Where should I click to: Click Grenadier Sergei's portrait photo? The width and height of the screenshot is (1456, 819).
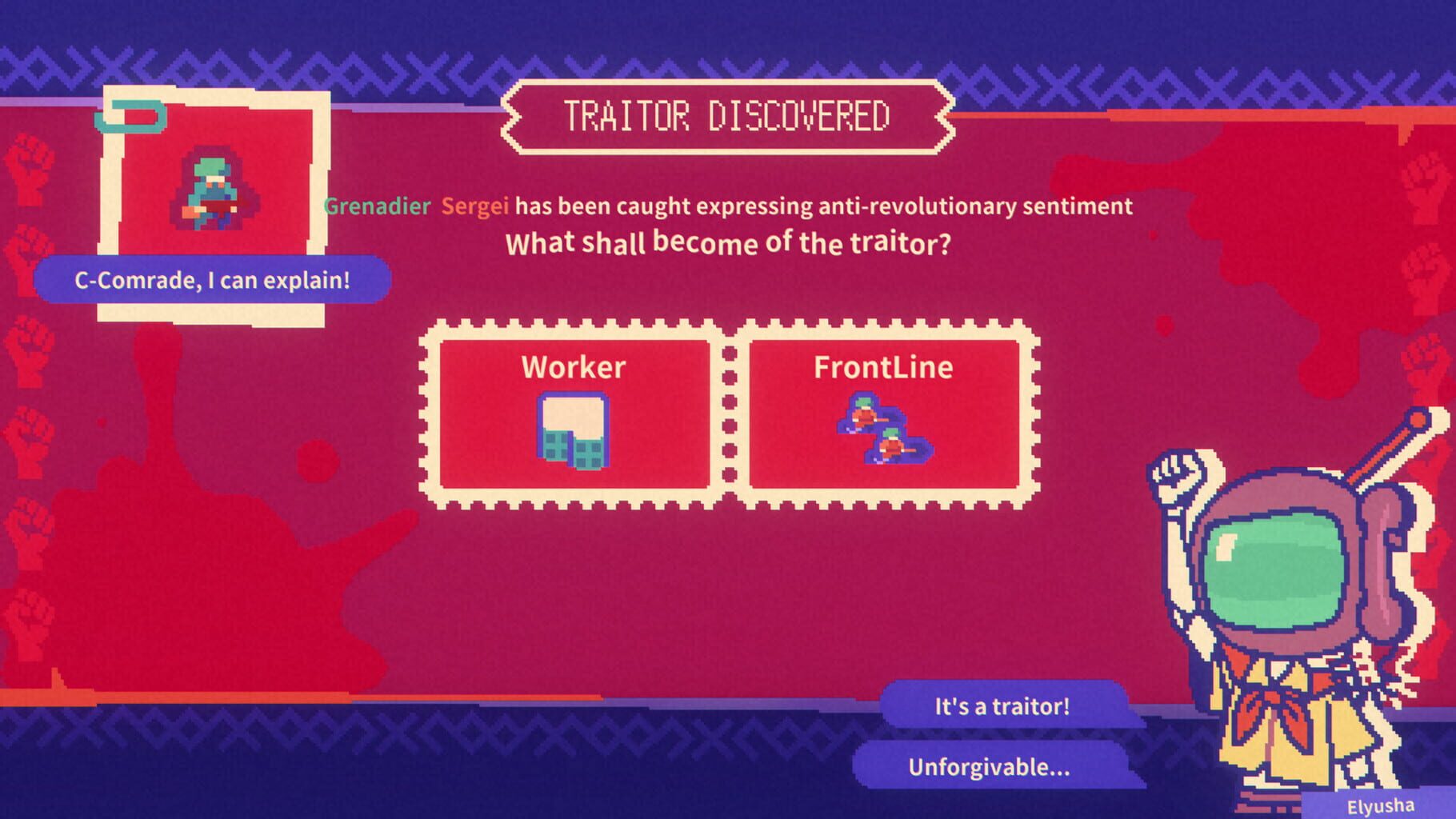click(212, 192)
